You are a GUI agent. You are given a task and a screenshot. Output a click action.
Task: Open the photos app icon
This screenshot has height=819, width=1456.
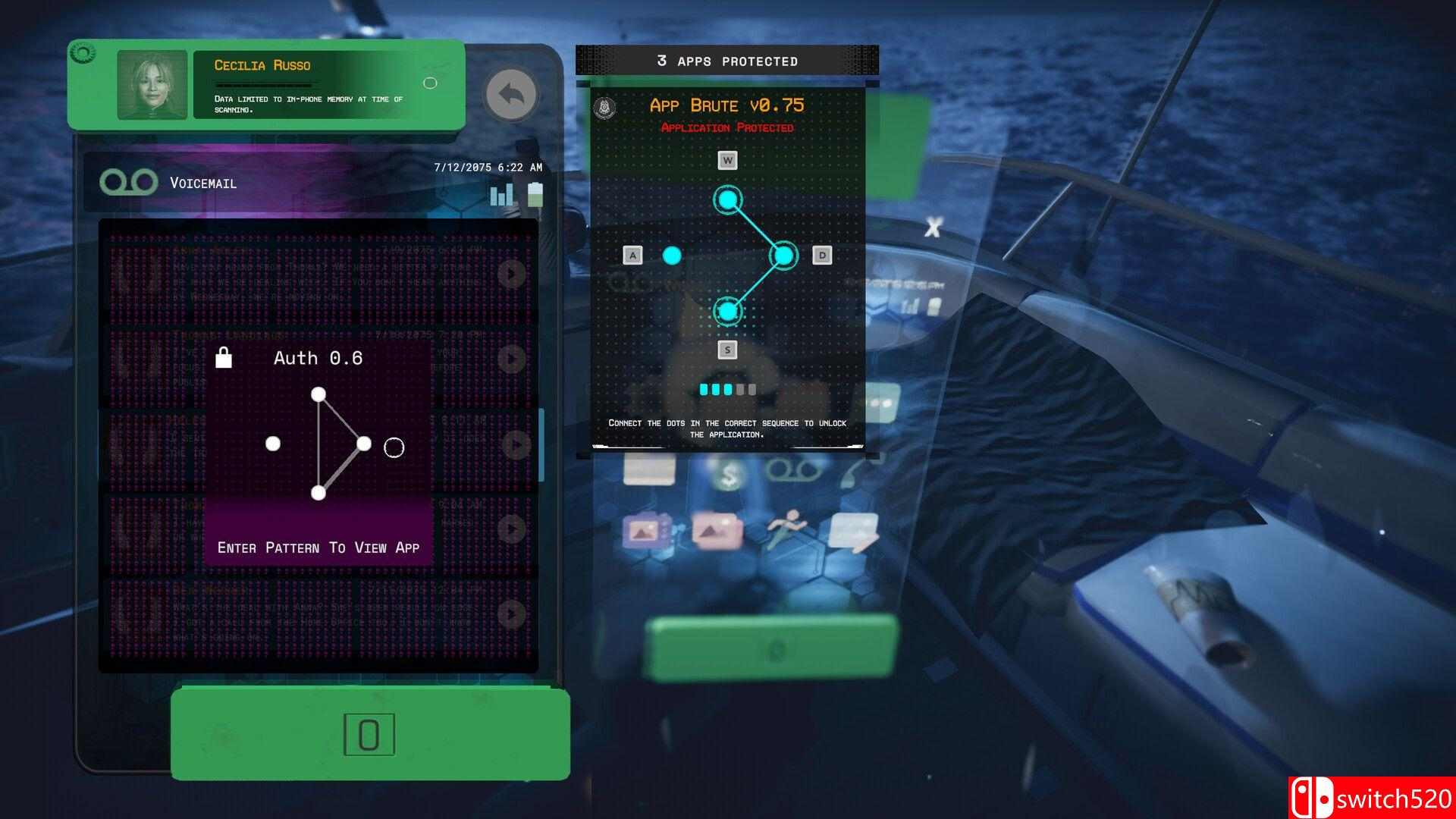pos(717,531)
